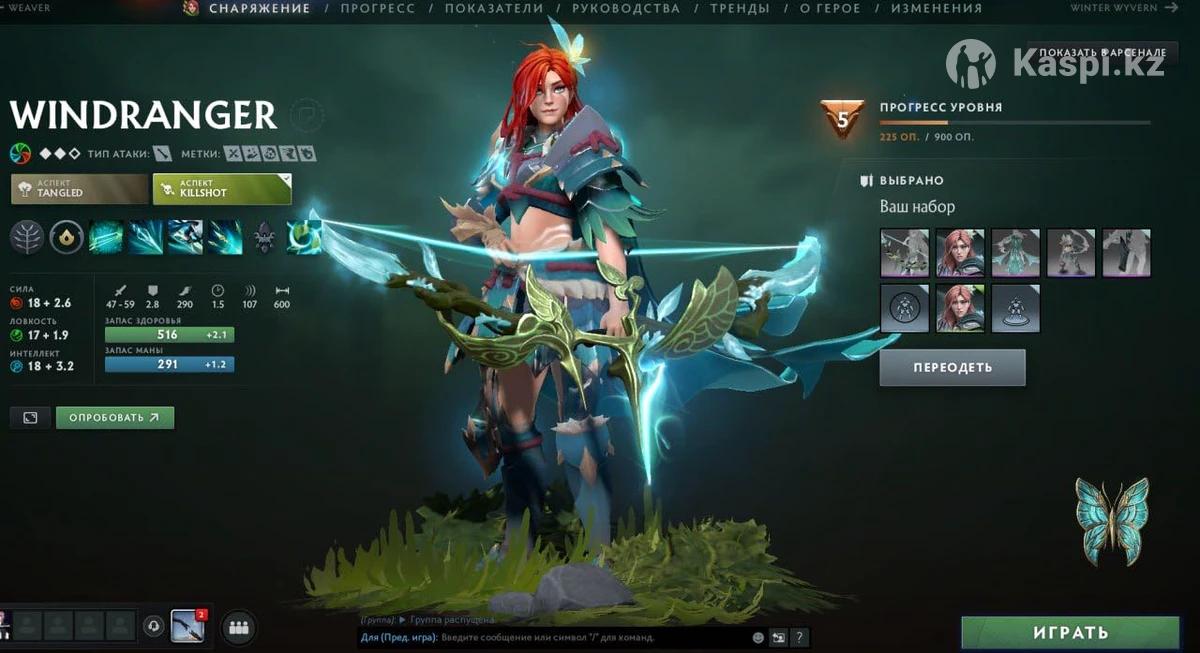Go to previous hero Weaver
The height and width of the screenshot is (653, 1200).
[x=30, y=8]
